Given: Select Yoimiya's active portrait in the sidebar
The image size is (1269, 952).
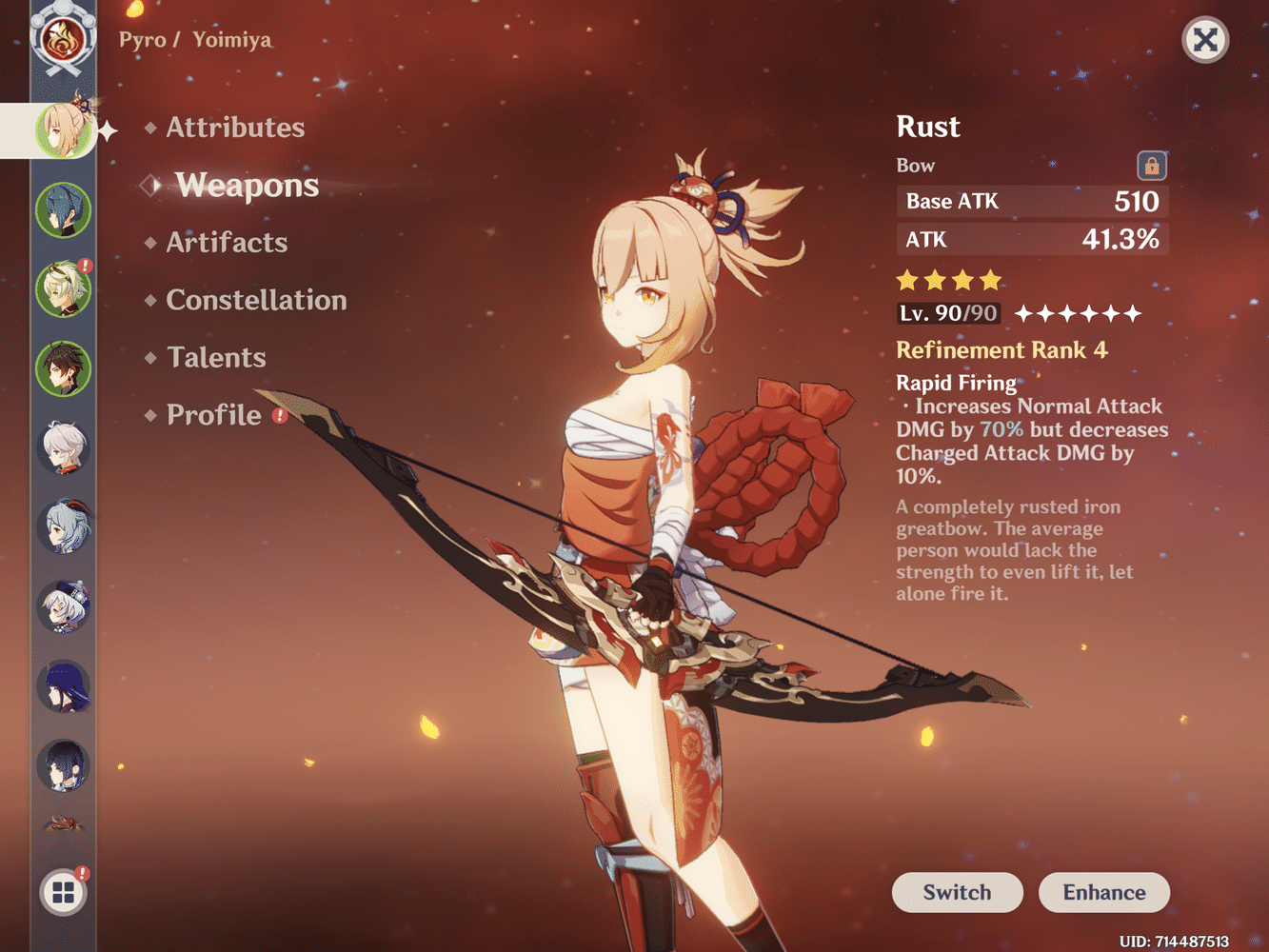Looking at the screenshot, I should [x=62, y=130].
